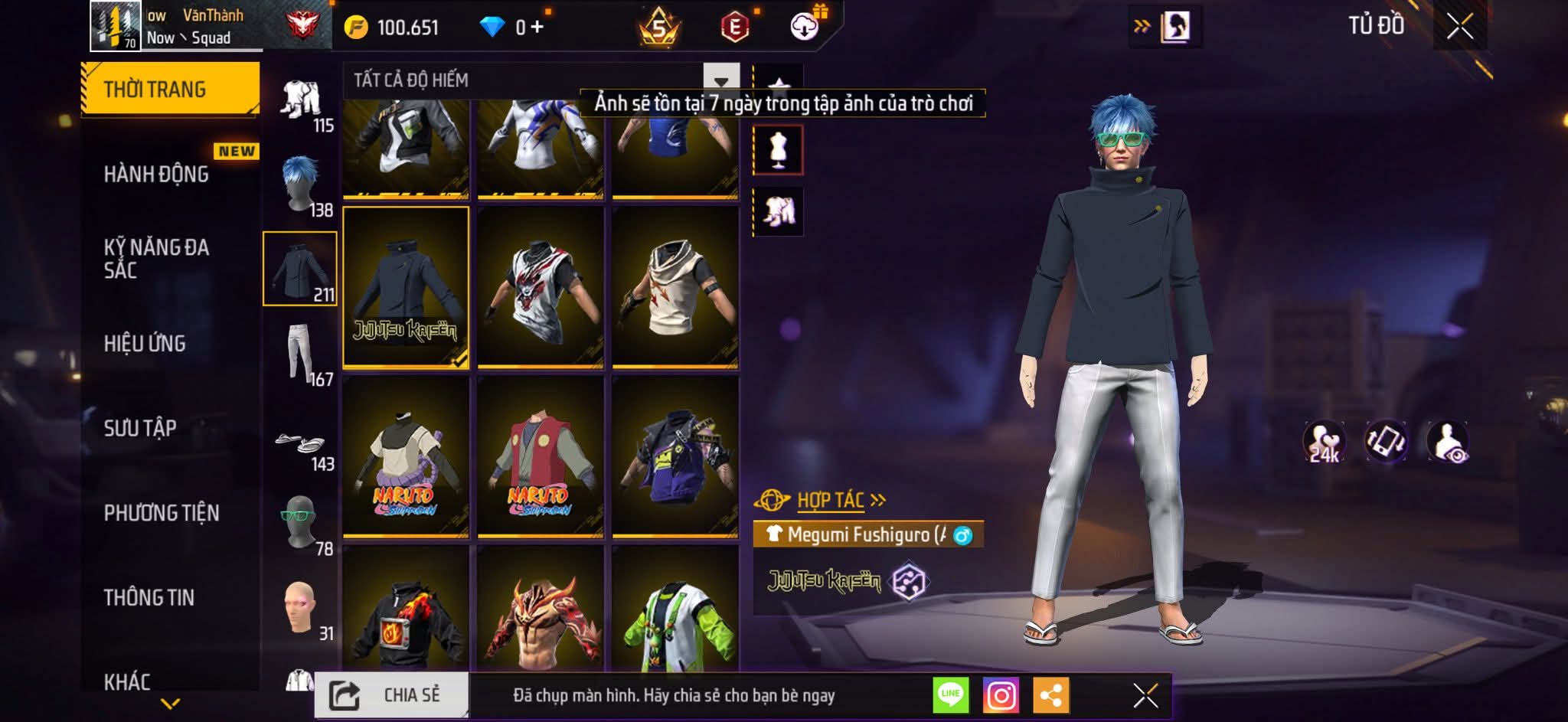Open the footwear sandals category
This screenshot has width=1568, height=722.
300,444
